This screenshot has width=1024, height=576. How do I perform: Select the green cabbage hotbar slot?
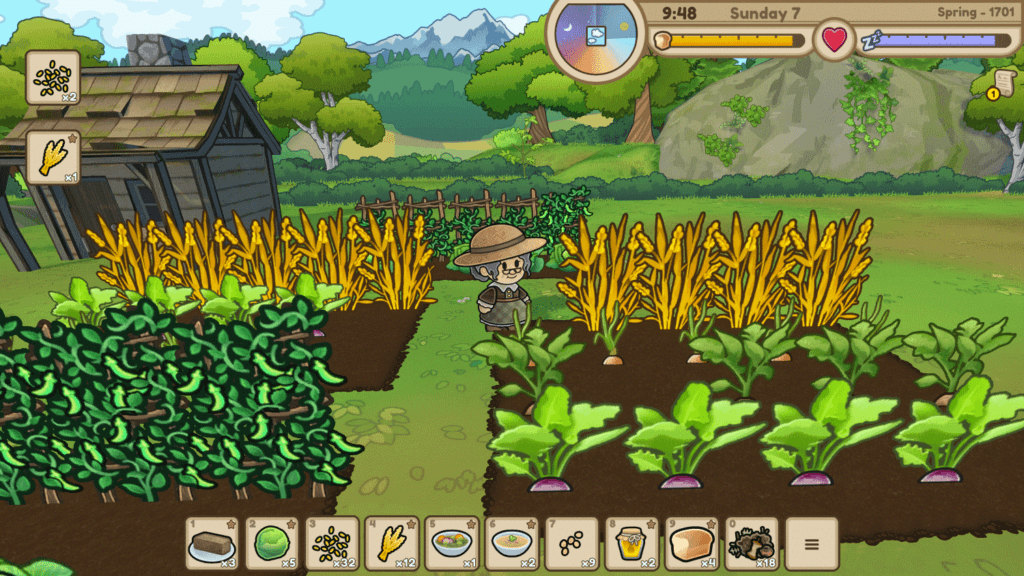pos(272,543)
